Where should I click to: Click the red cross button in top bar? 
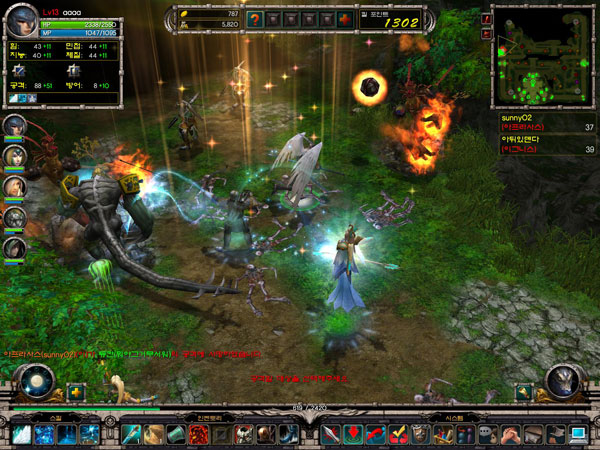[345, 19]
